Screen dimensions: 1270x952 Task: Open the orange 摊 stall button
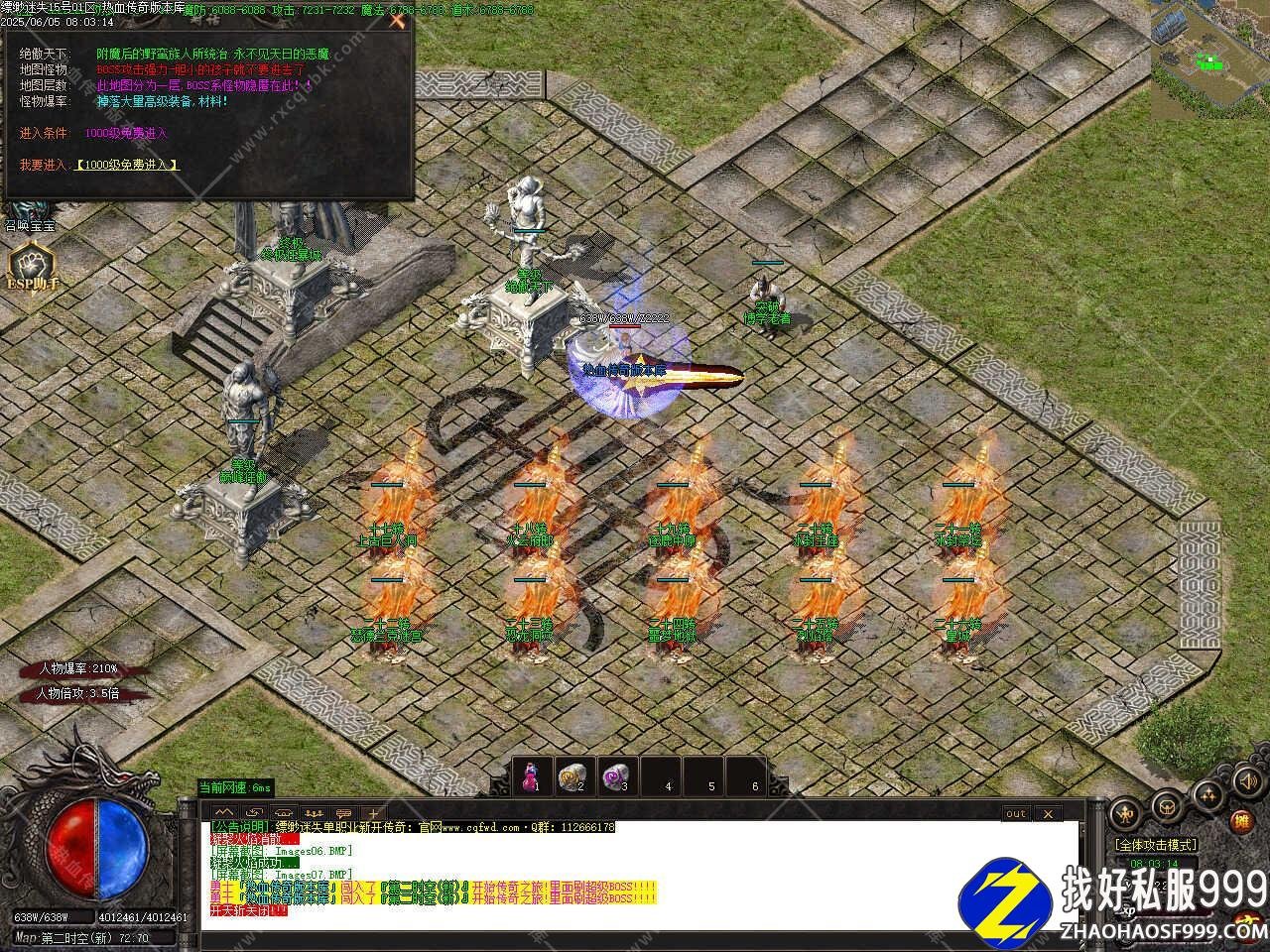pos(1241,822)
